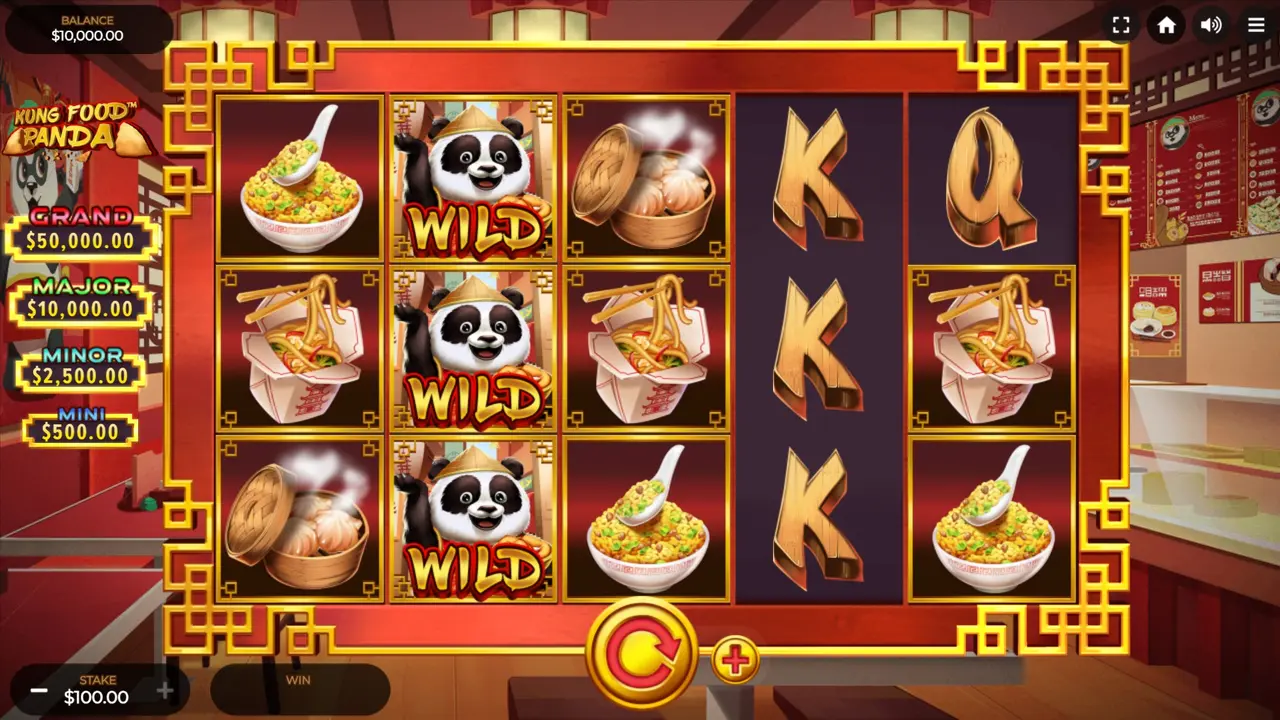Viewport: 1280px width, 720px height.
Task: Click the WIN display panel
Action: tap(300, 688)
